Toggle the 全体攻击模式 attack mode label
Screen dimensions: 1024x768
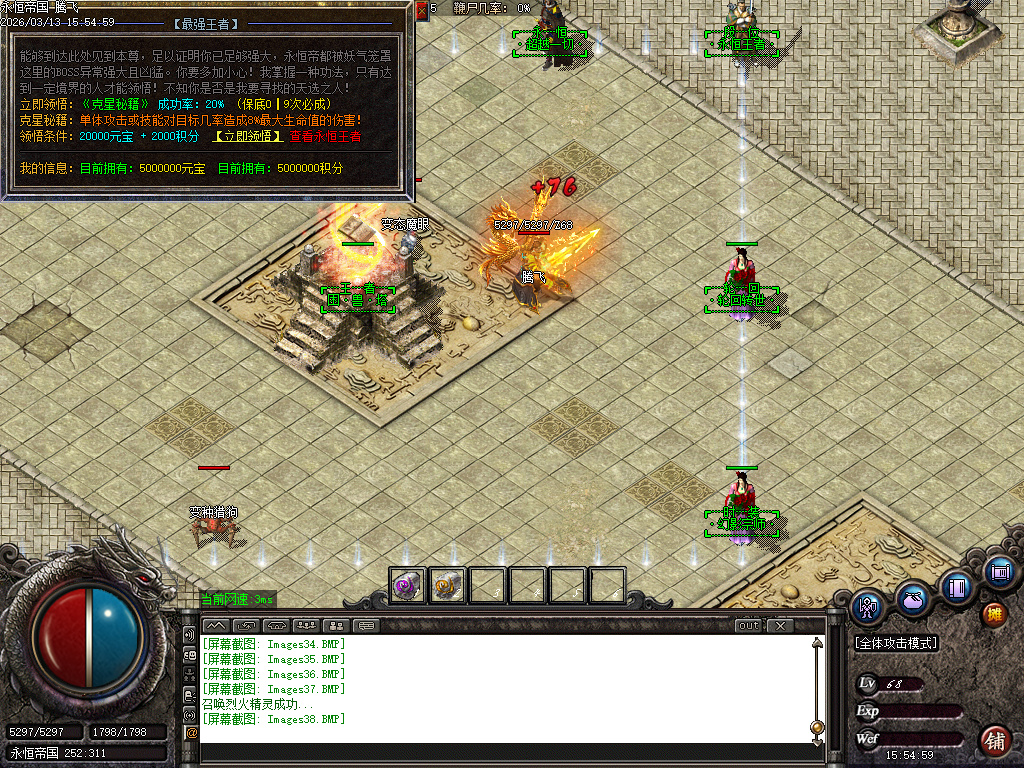point(896,643)
